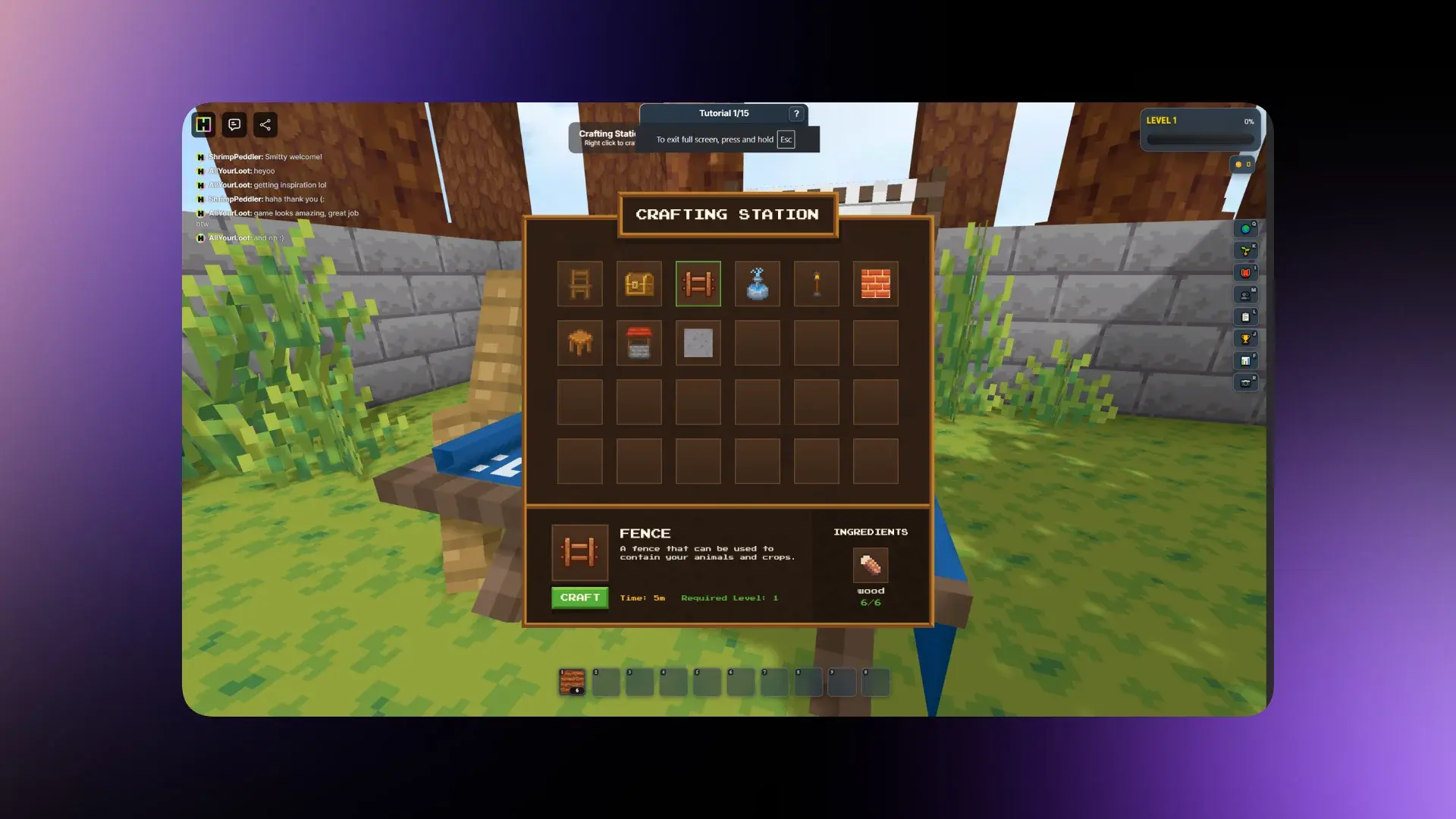The width and height of the screenshot is (1456, 819).
Task: Select the stone slab recipe
Action: tap(698, 343)
